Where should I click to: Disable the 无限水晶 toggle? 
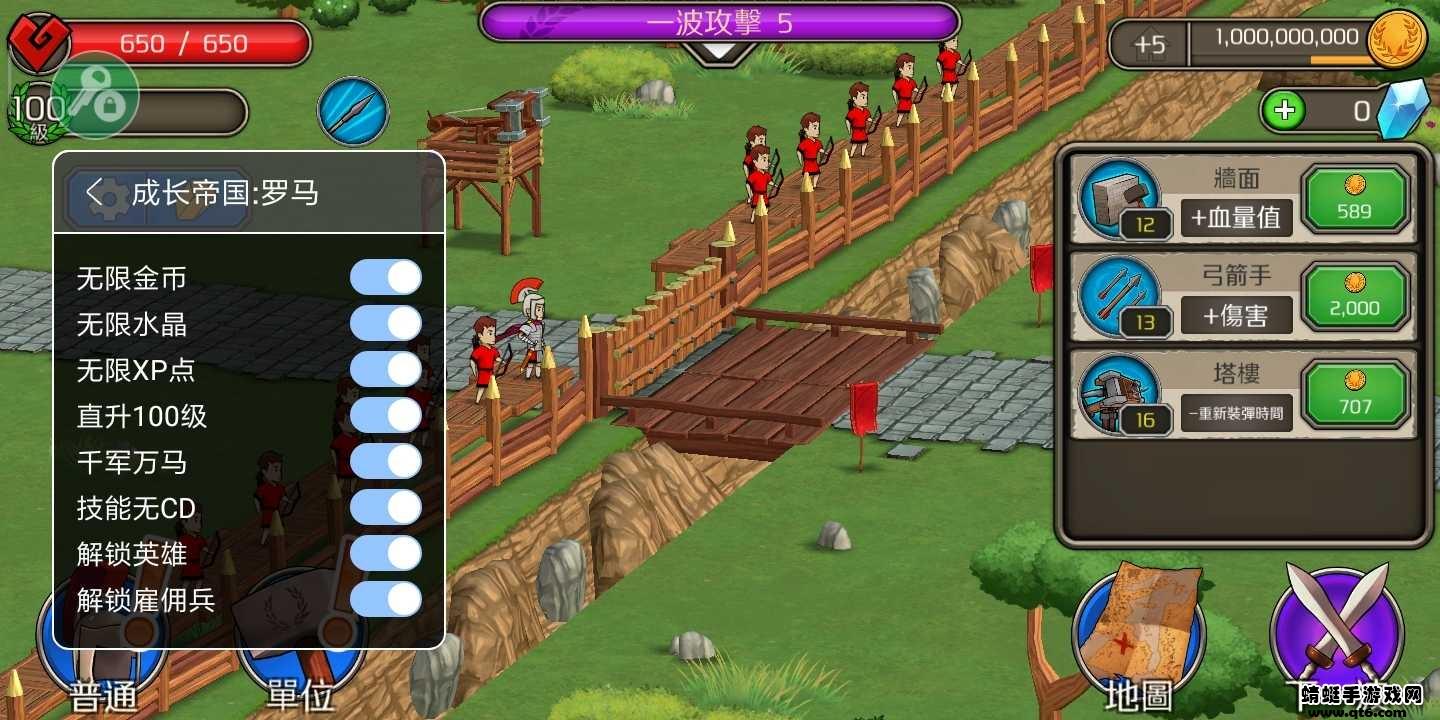coord(385,323)
